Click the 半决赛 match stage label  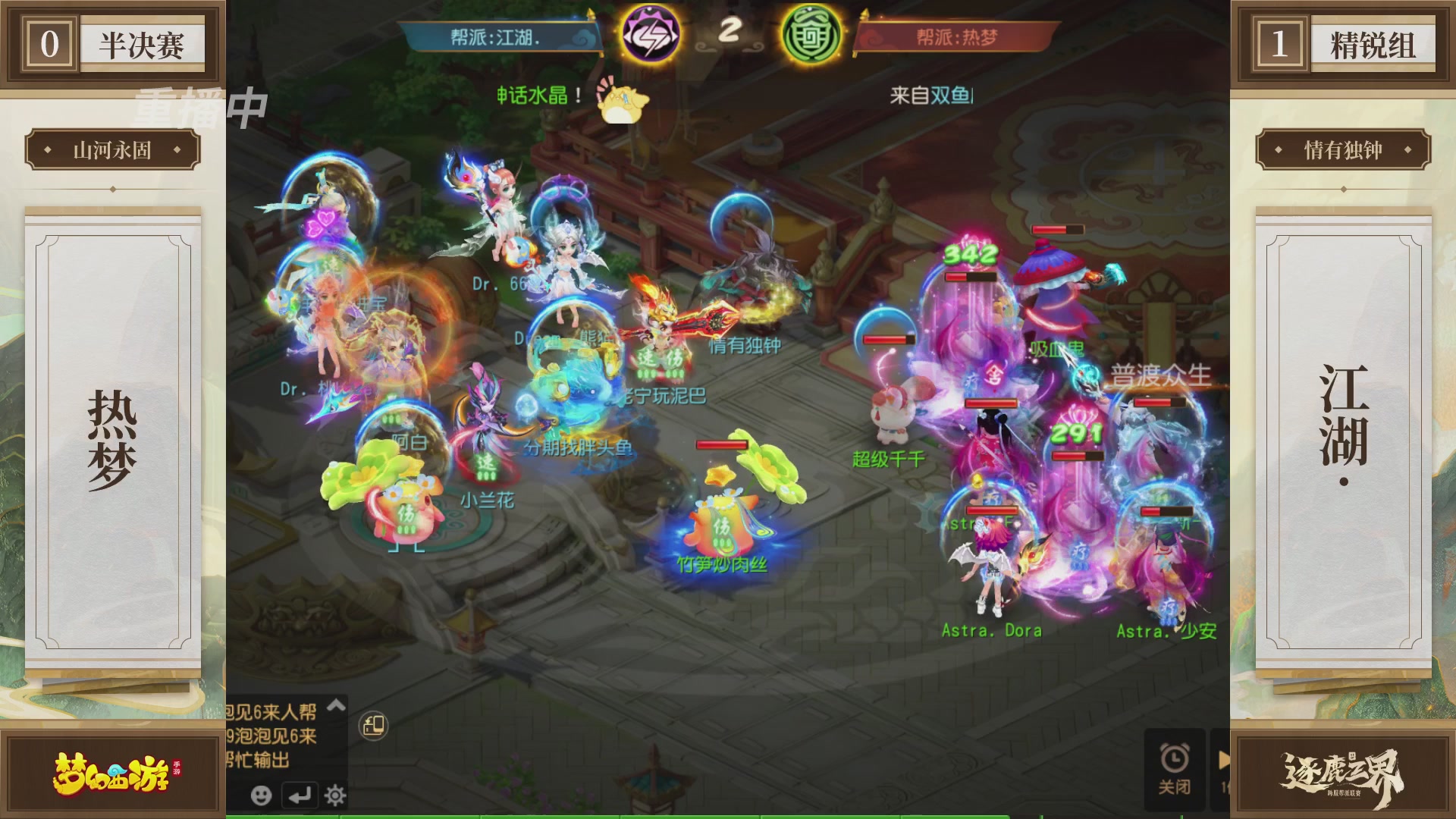pos(144,43)
